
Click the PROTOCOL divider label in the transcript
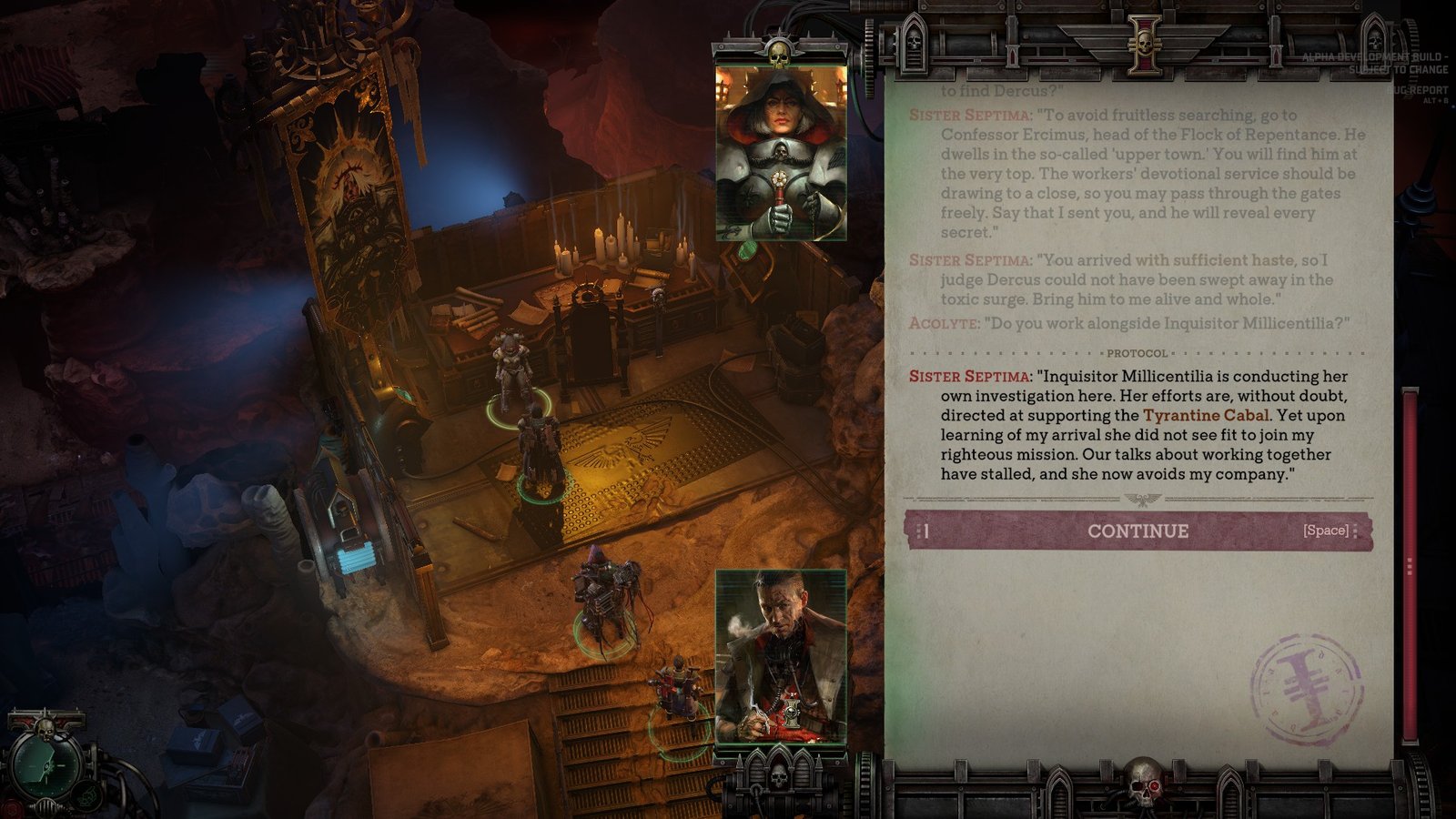click(x=1137, y=352)
